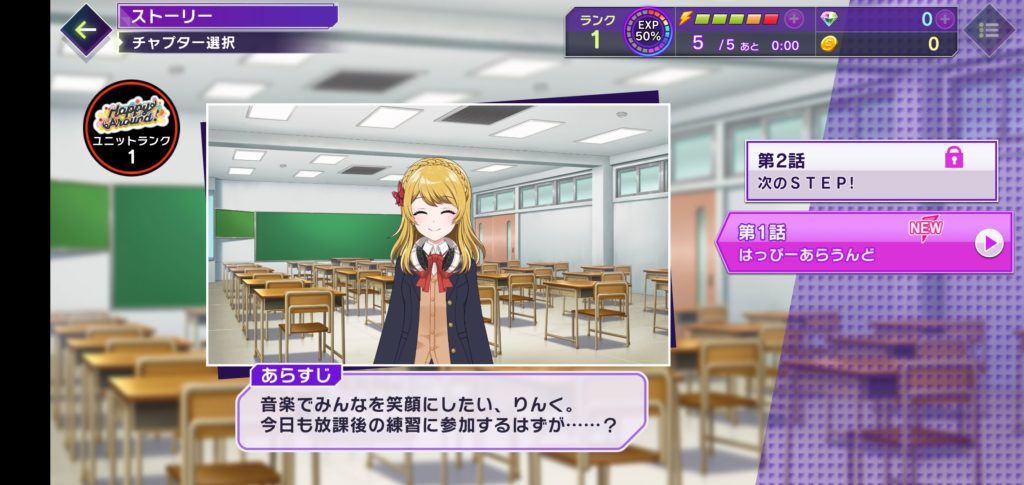
Task: Add stamina with the plus button beside the energy bar
Action: click(x=794, y=19)
